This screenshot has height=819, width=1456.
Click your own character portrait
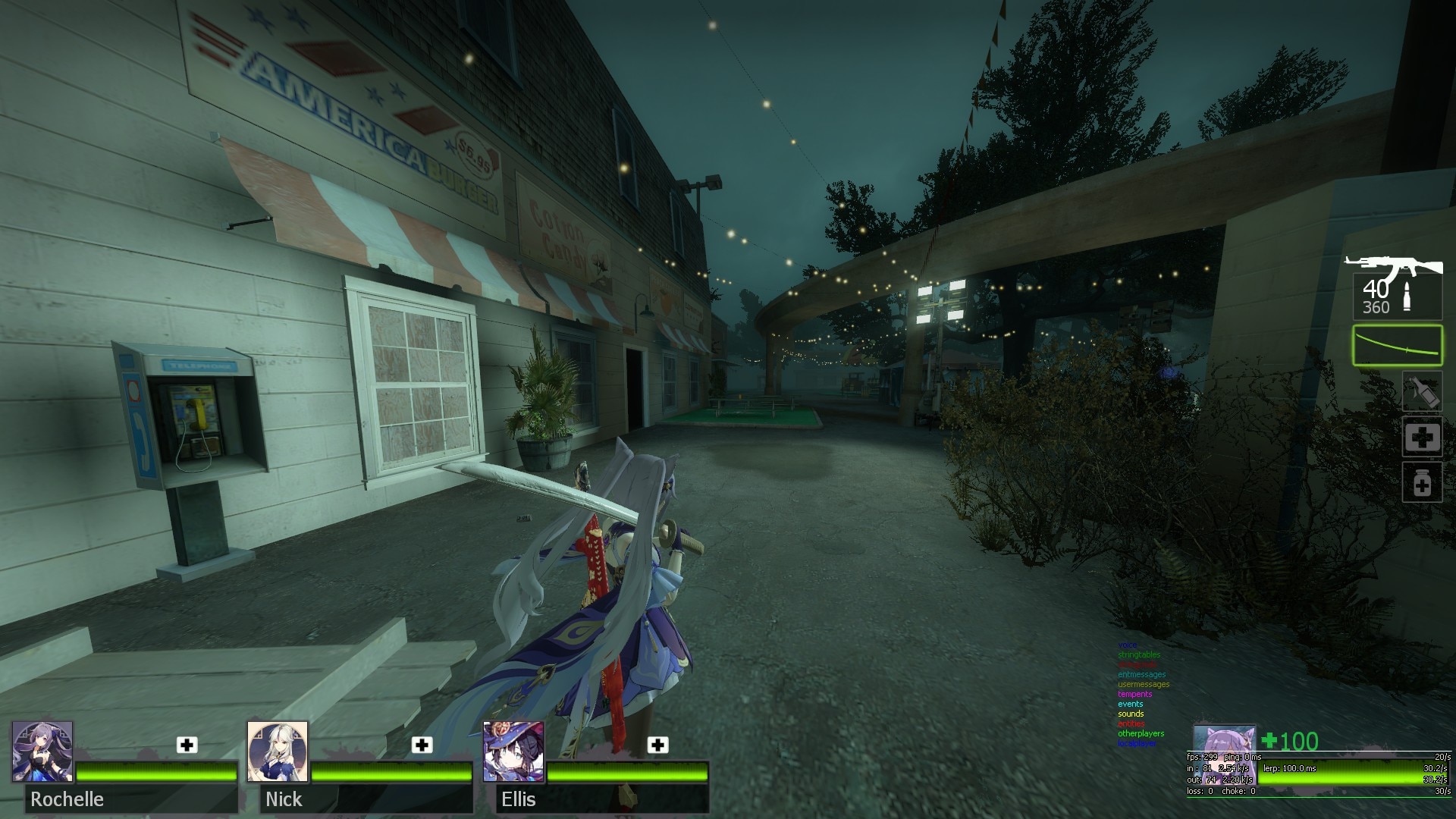coord(1223,739)
